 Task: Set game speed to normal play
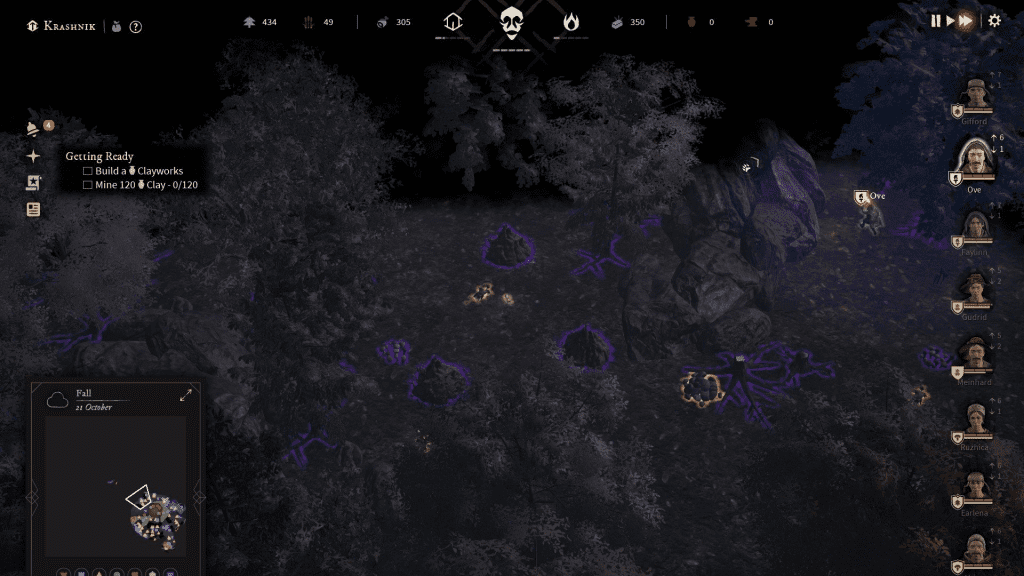pos(949,21)
